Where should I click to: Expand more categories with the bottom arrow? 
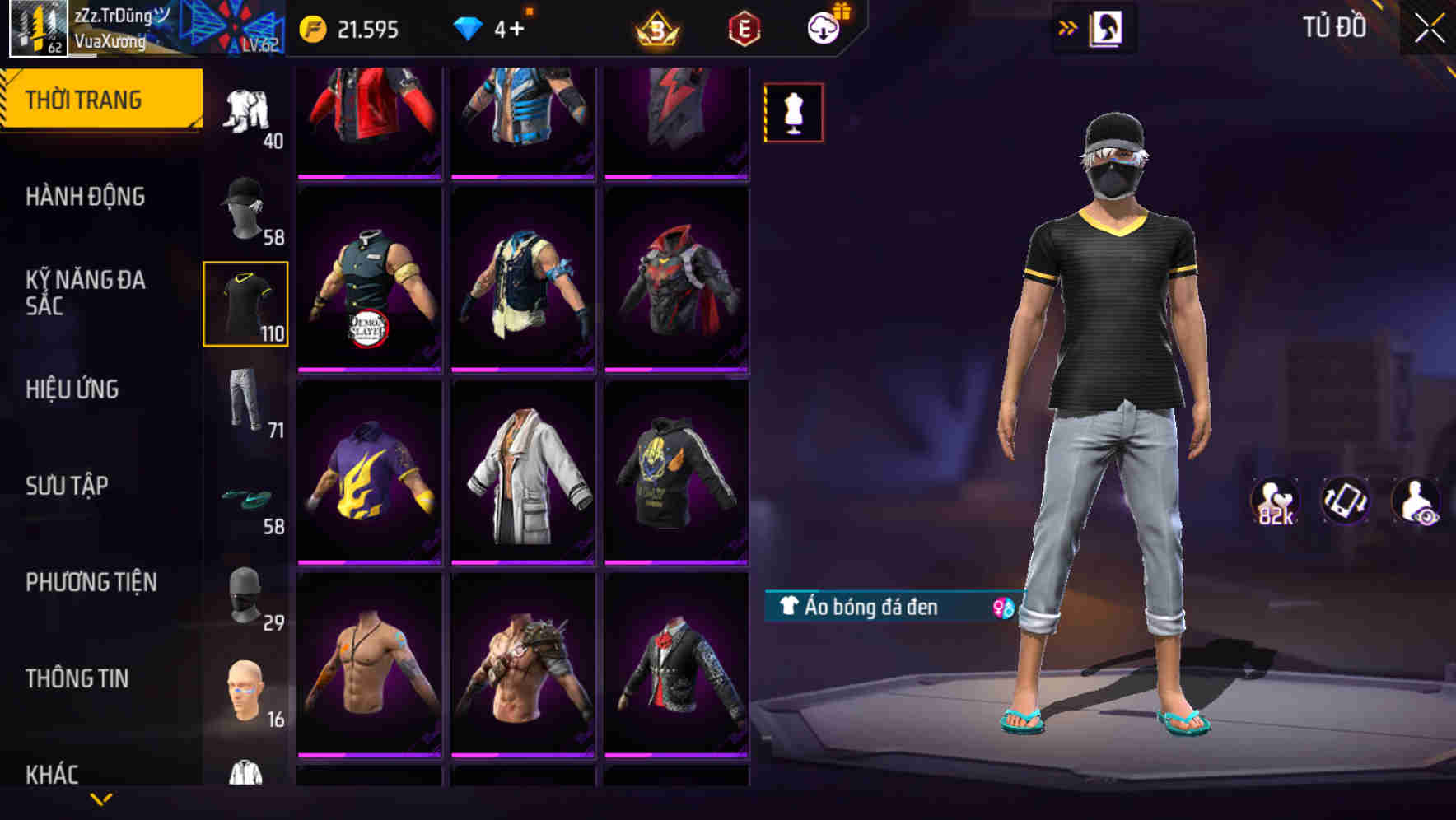[100, 800]
